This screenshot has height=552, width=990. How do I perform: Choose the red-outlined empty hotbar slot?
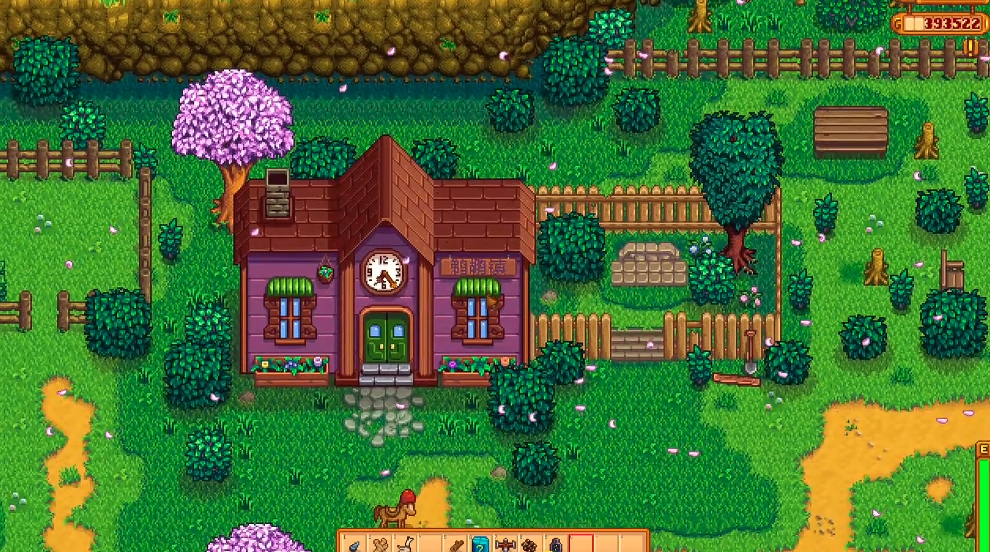tap(581, 544)
